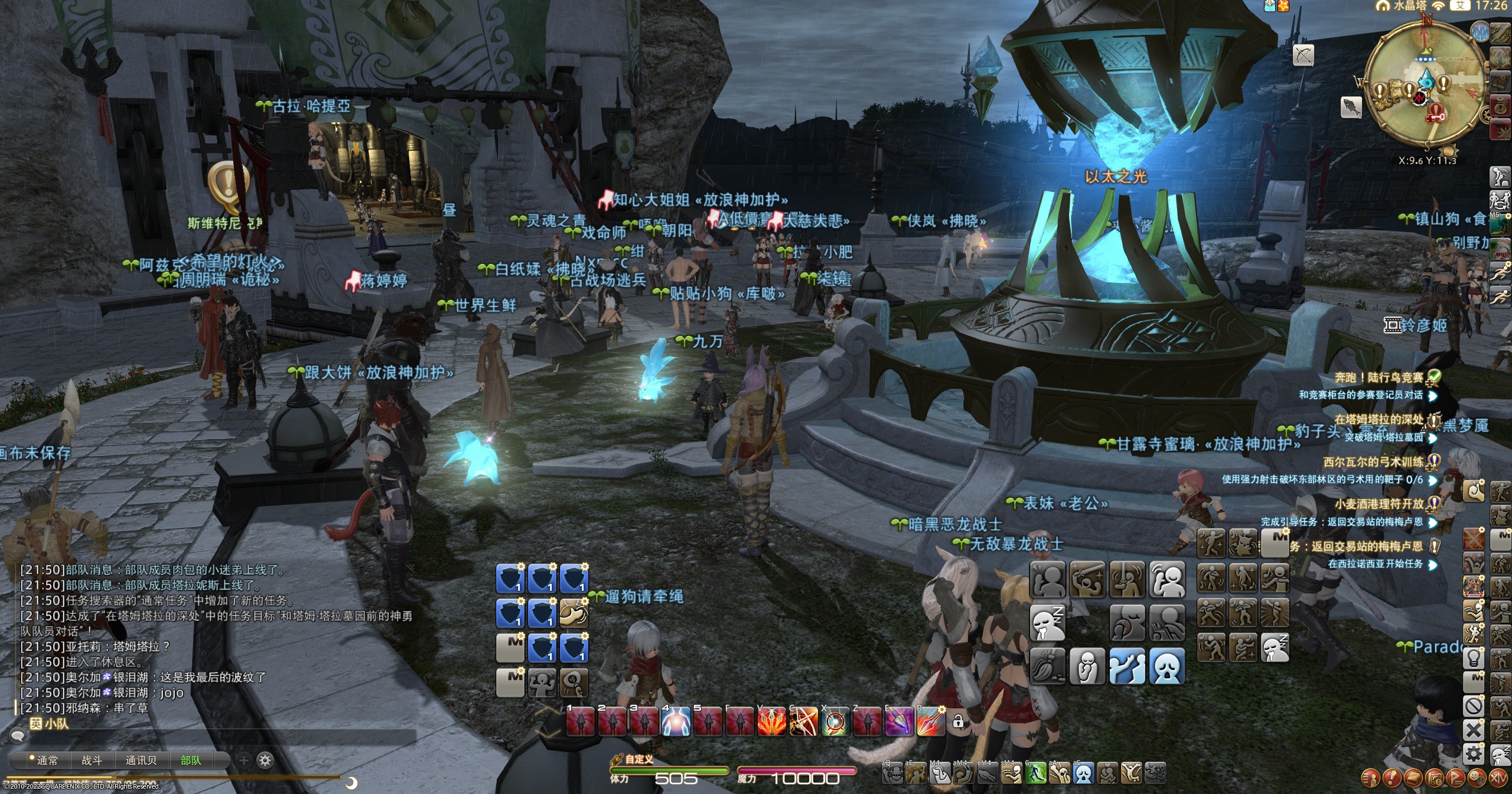
Task: Use the purple venom arrow skill on E
Action: [899, 722]
